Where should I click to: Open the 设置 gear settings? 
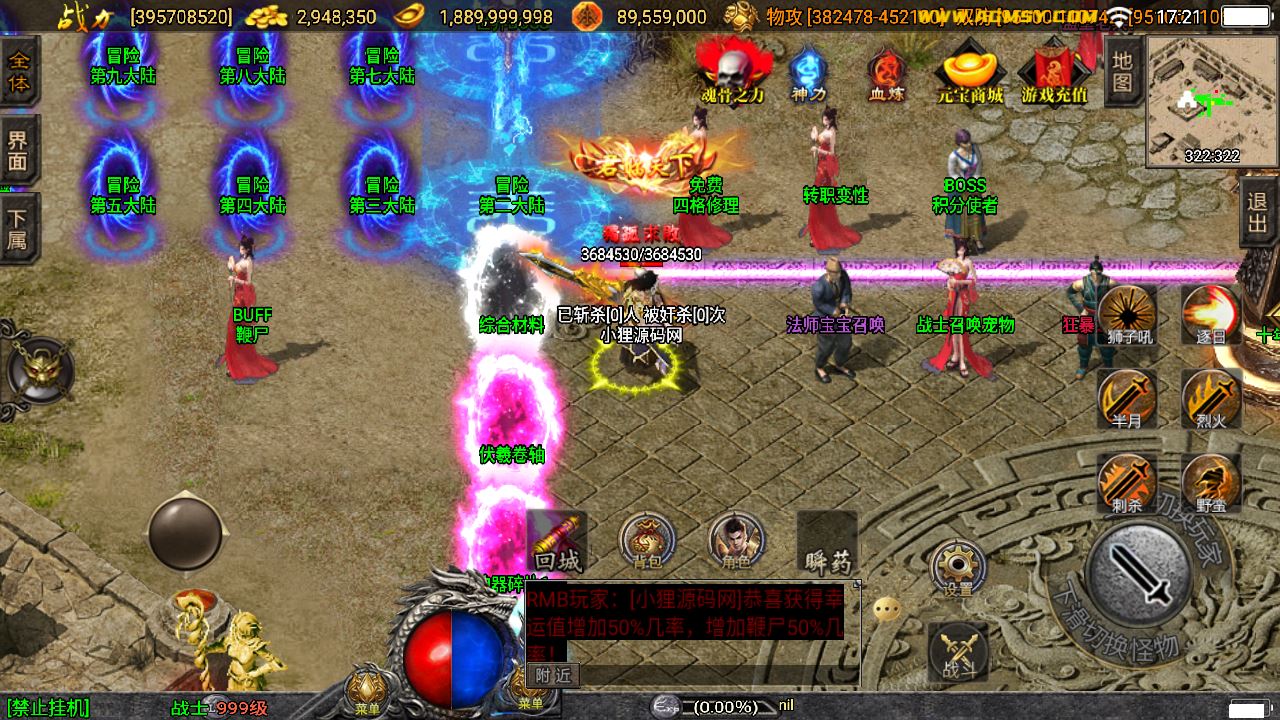[958, 568]
